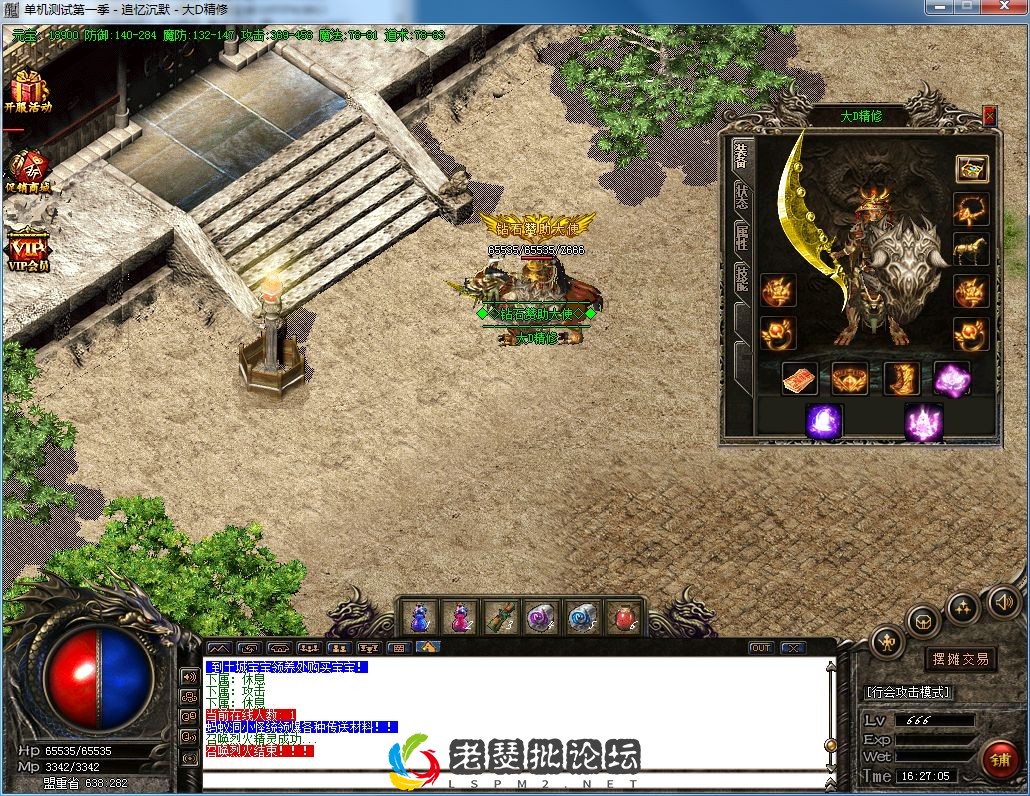Close the 大D精修 equipment panel
The width and height of the screenshot is (1030, 796).
(x=989, y=116)
